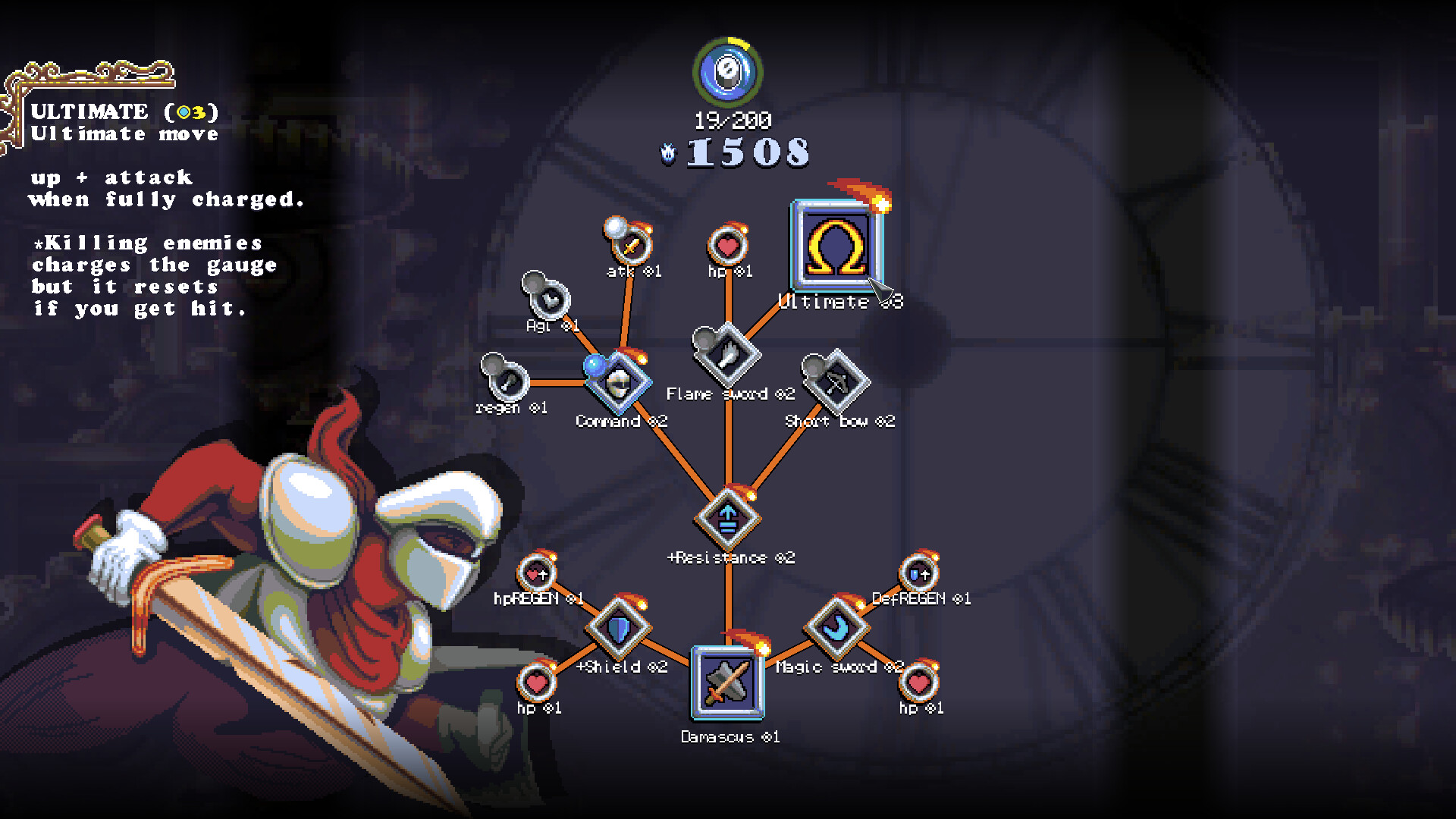Select the Damascus skill node

(726, 682)
